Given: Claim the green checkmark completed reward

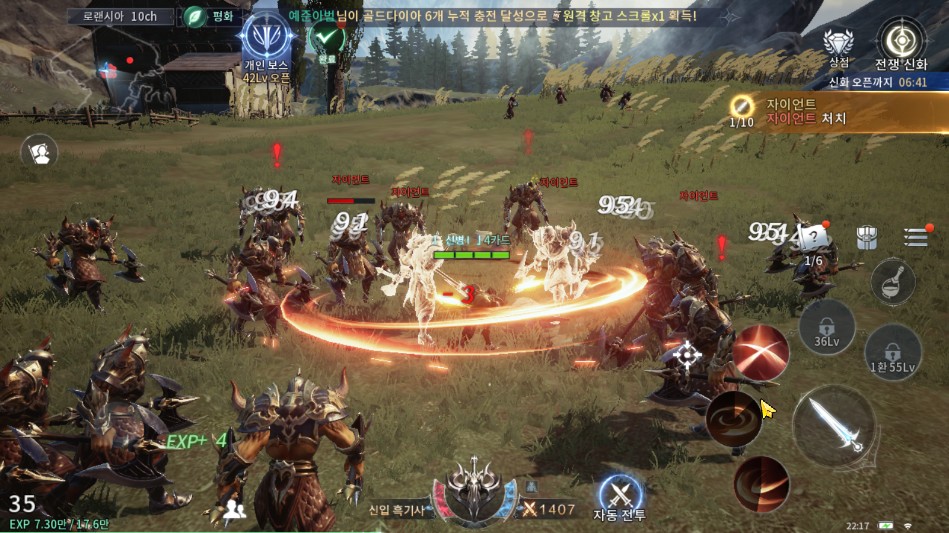Looking at the screenshot, I should (x=327, y=40).
